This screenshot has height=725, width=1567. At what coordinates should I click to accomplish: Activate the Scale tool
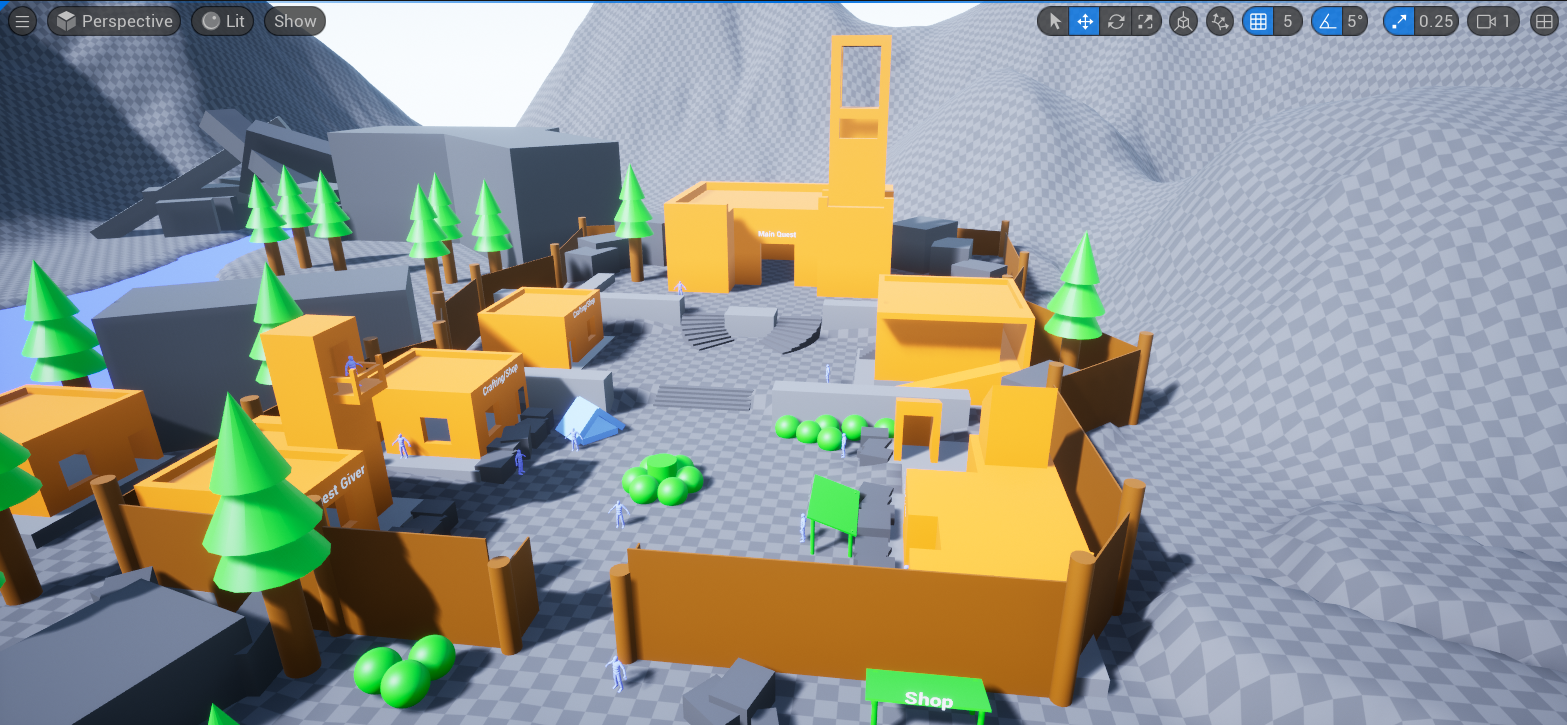pos(1146,21)
